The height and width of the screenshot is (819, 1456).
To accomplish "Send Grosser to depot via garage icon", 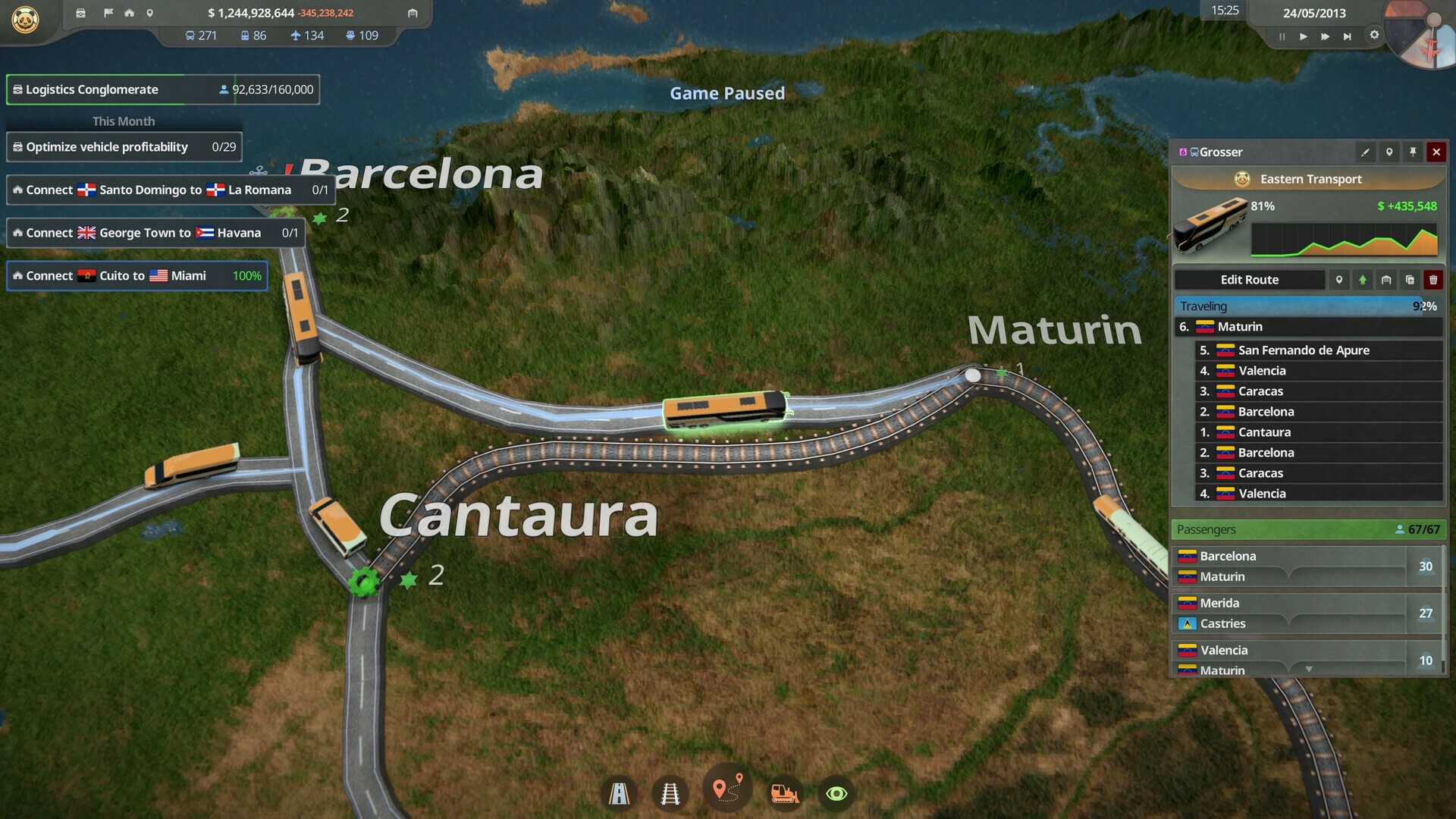I will coord(1386,280).
